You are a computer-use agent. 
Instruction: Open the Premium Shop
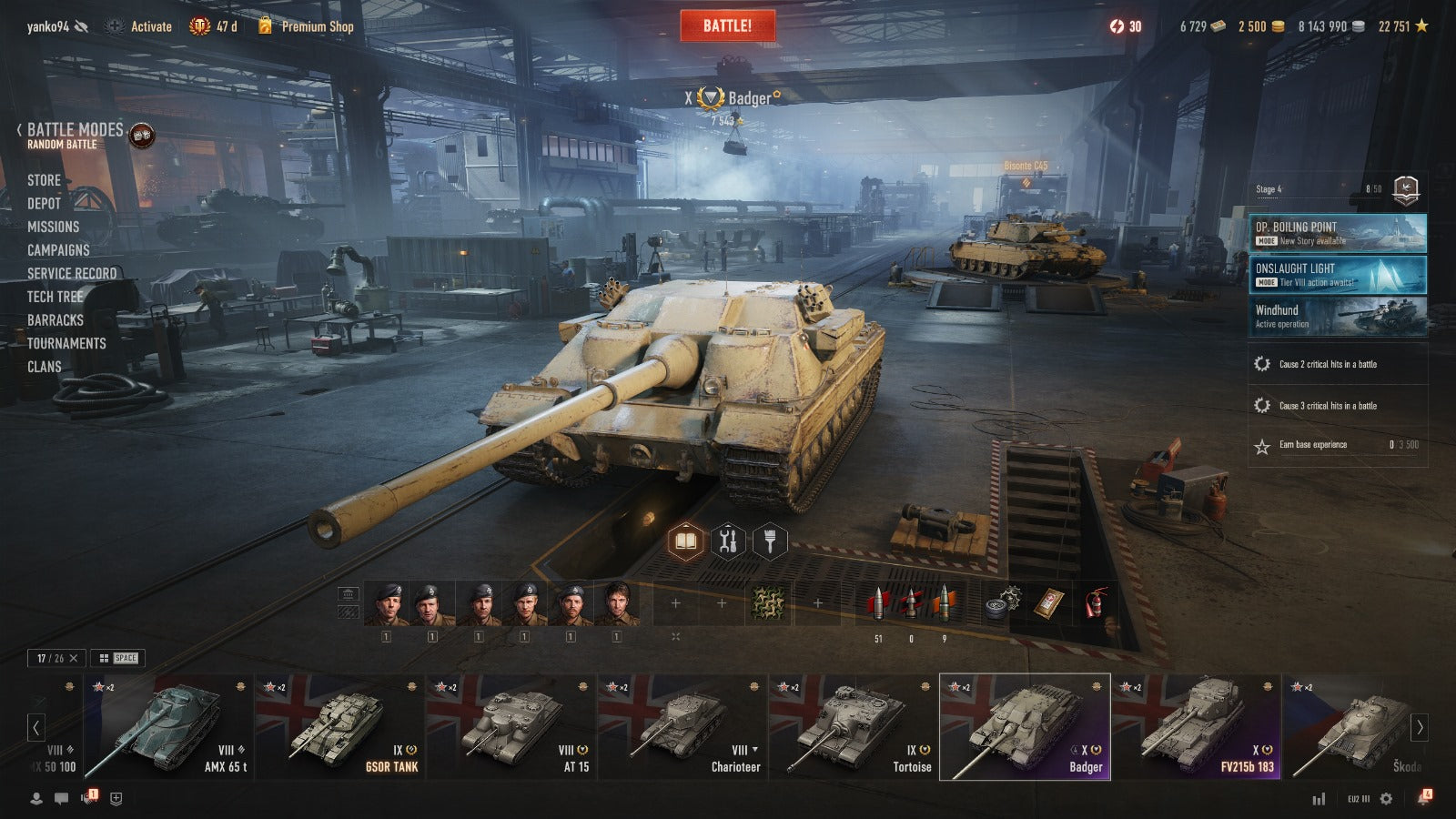[x=316, y=26]
